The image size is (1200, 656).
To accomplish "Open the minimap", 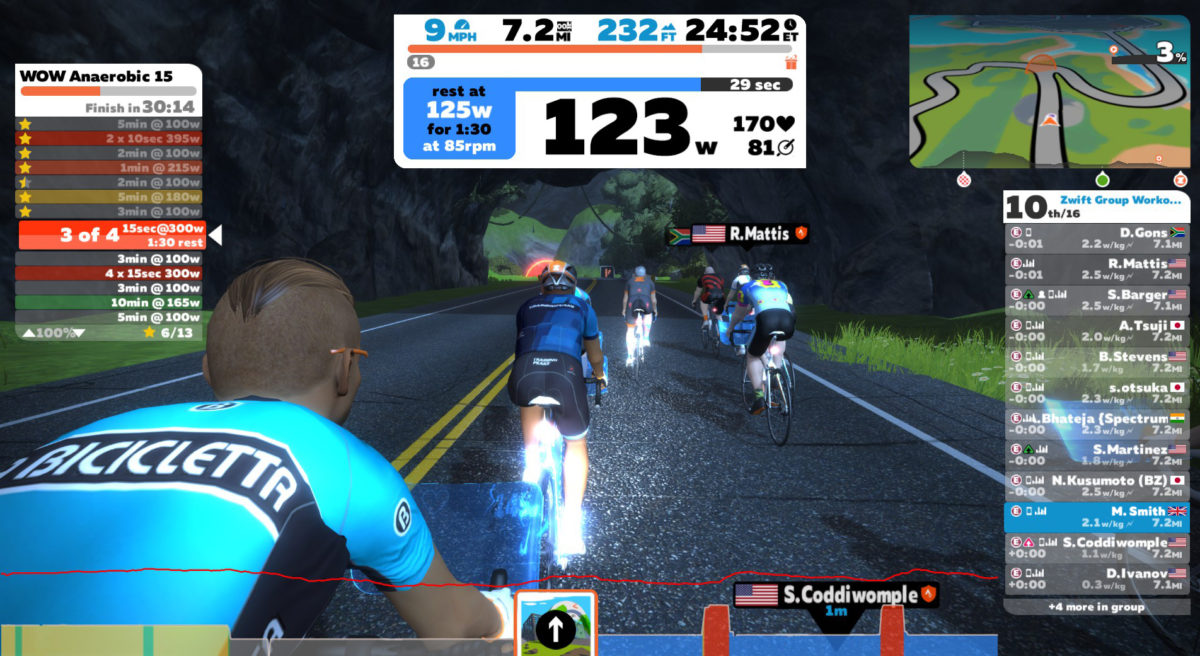I will (1049, 91).
